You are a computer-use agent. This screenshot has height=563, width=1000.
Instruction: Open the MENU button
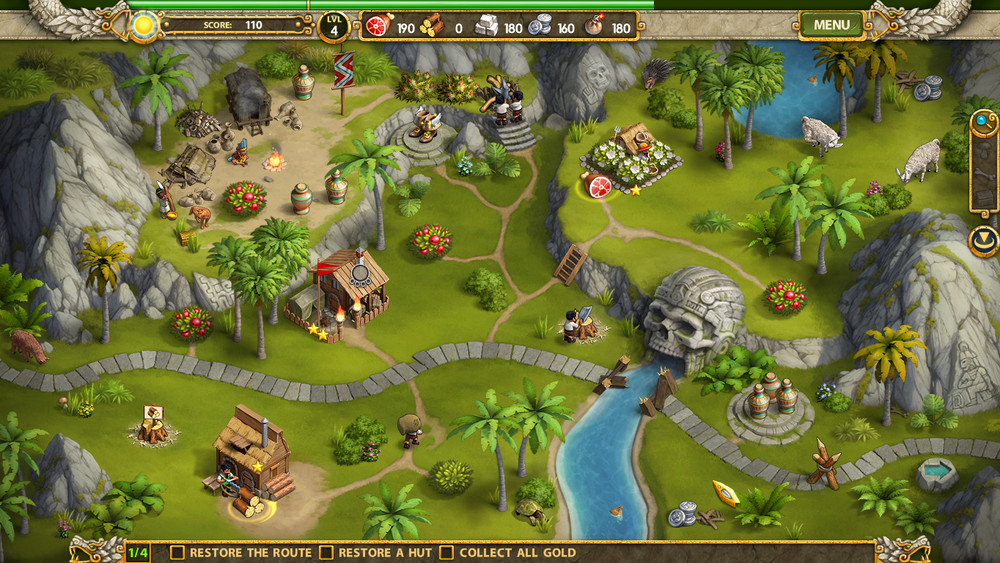point(831,24)
